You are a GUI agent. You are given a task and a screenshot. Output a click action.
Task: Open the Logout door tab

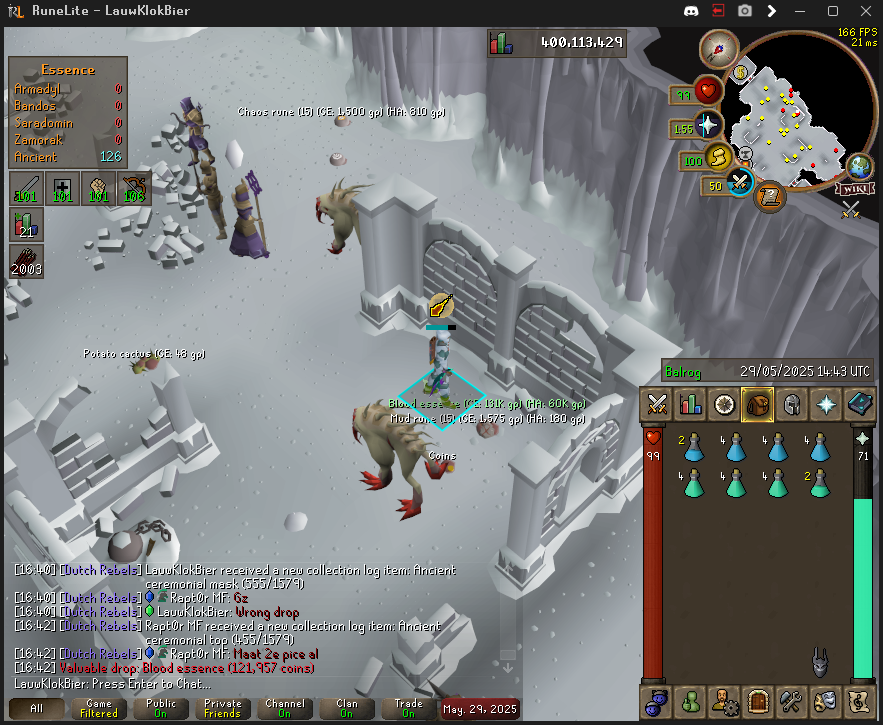(x=756, y=700)
